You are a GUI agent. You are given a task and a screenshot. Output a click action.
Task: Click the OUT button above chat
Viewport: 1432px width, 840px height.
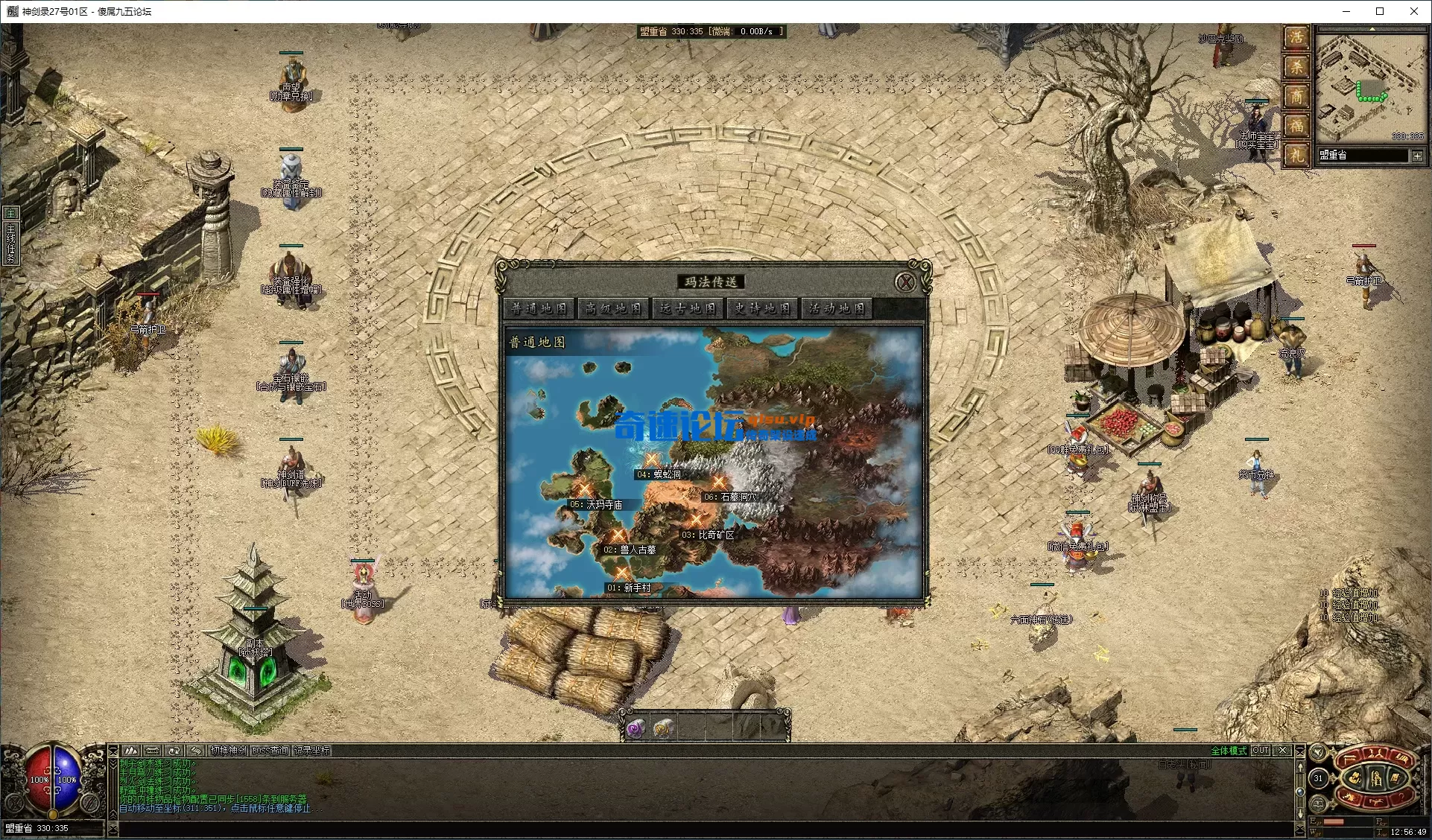click(1260, 751)
